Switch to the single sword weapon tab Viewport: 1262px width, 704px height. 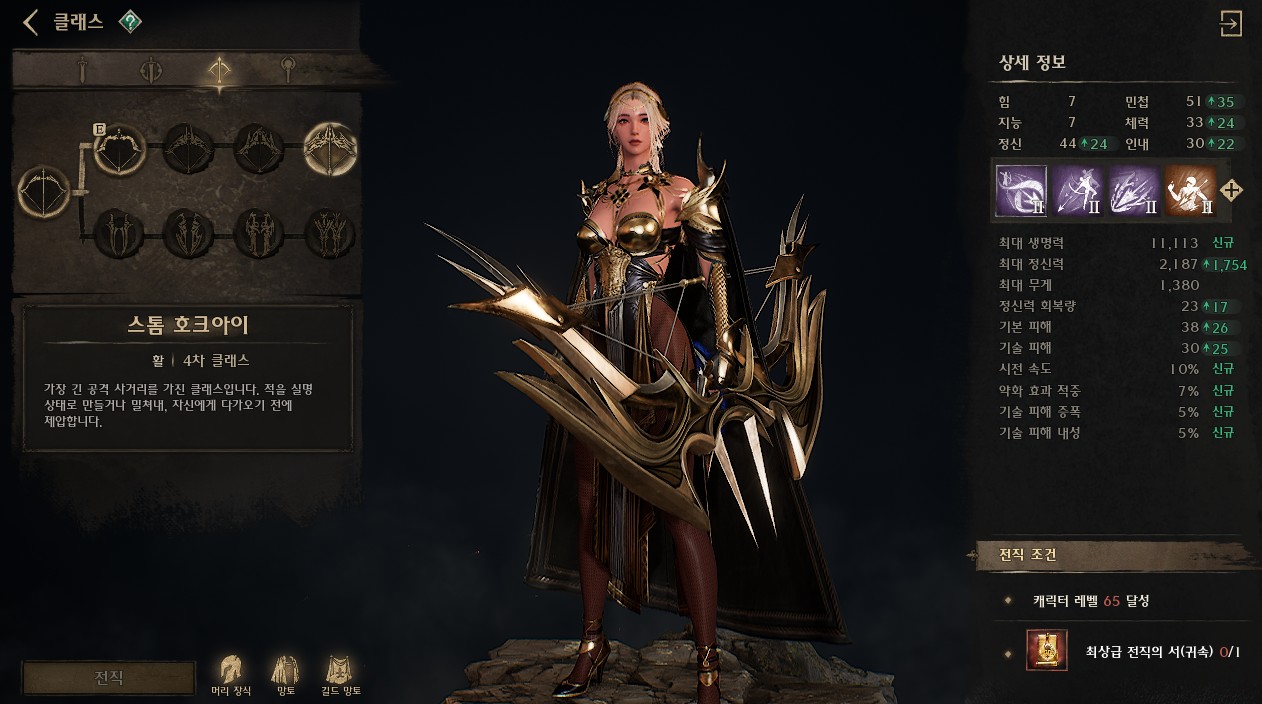pos(84,69)
